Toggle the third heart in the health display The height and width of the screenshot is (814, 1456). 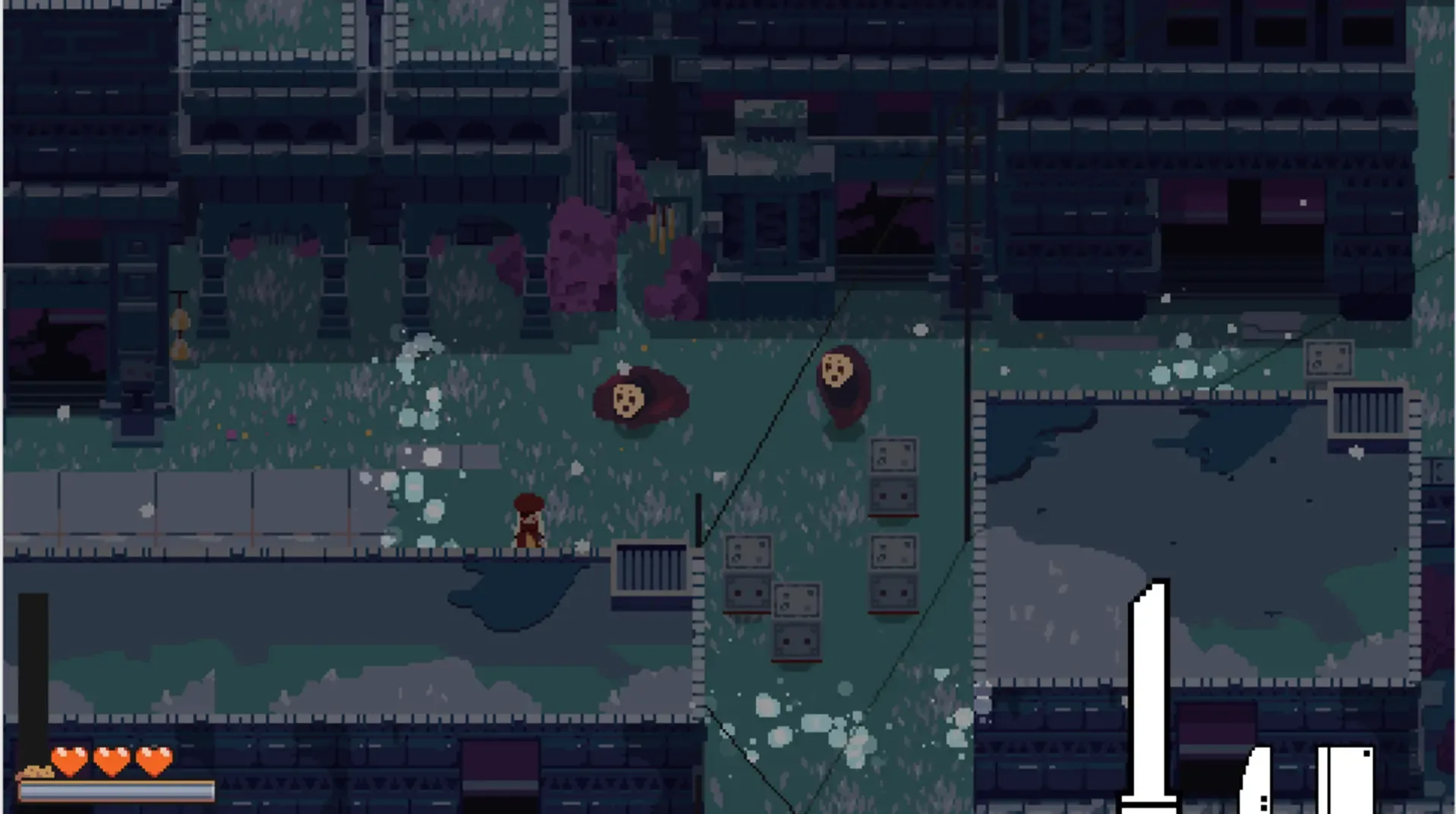point(154,761)
